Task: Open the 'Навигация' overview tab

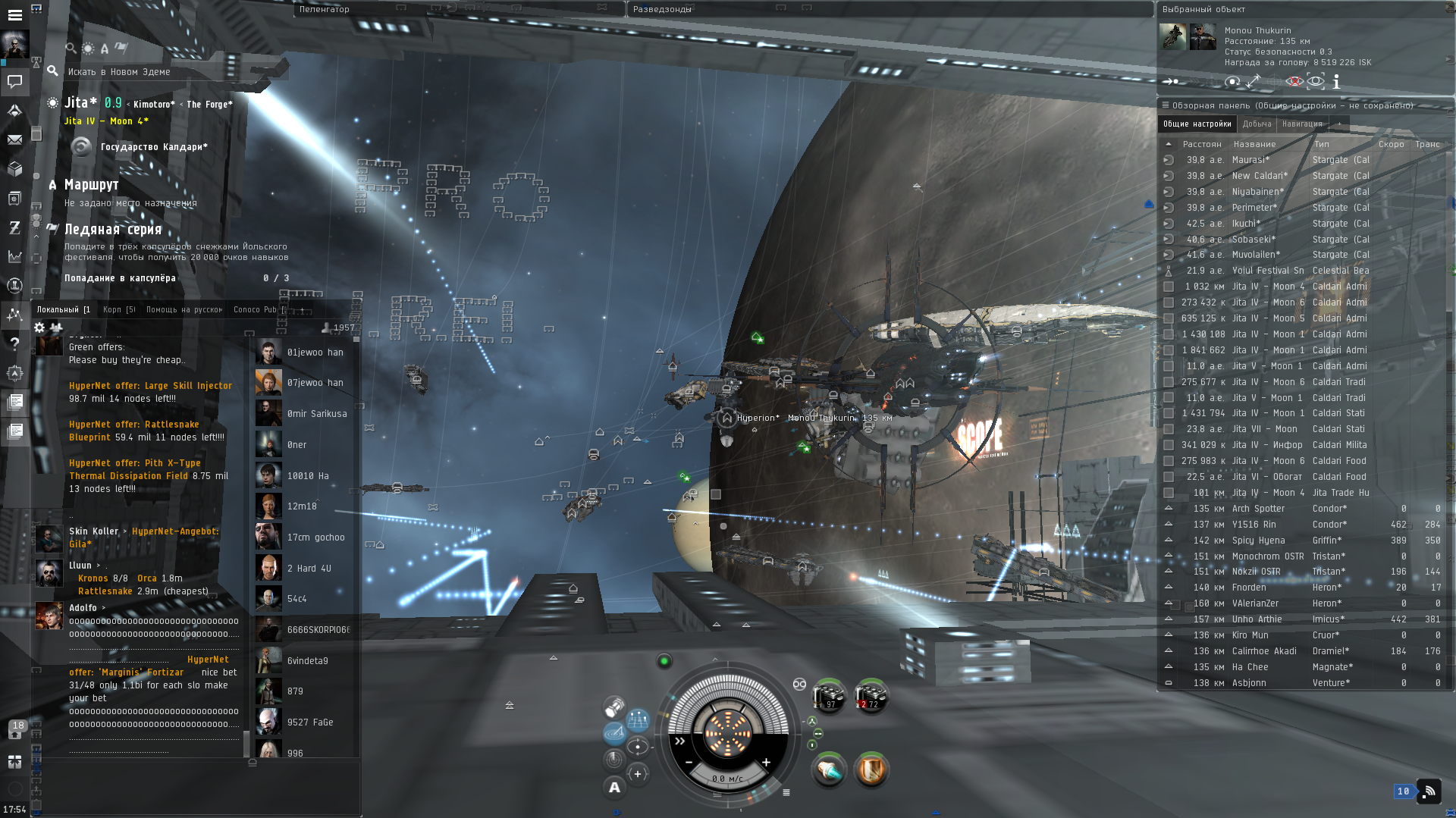Action: 1301,124
